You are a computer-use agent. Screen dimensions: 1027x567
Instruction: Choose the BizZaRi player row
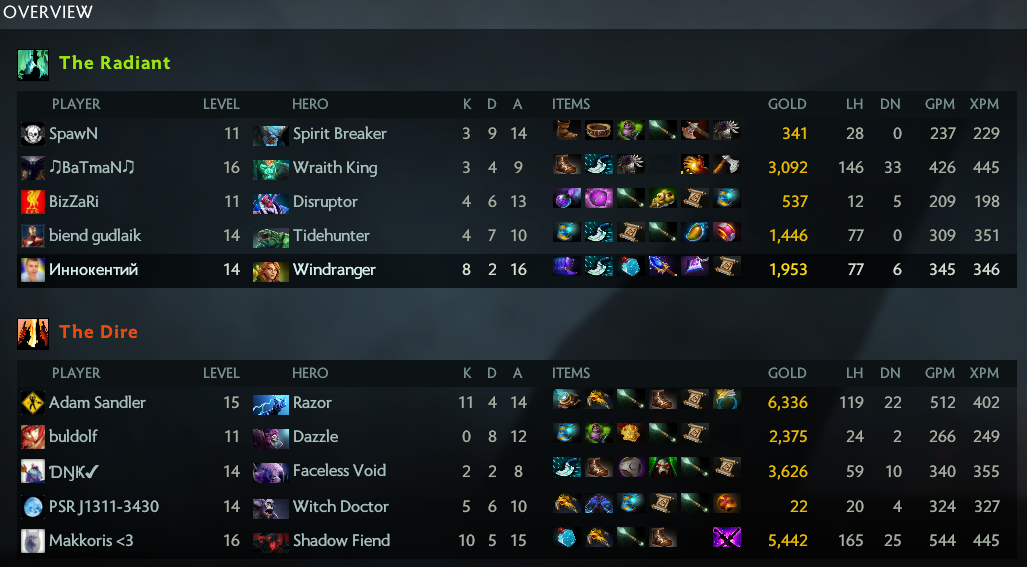pyautogui.click(x=74, y=202)
